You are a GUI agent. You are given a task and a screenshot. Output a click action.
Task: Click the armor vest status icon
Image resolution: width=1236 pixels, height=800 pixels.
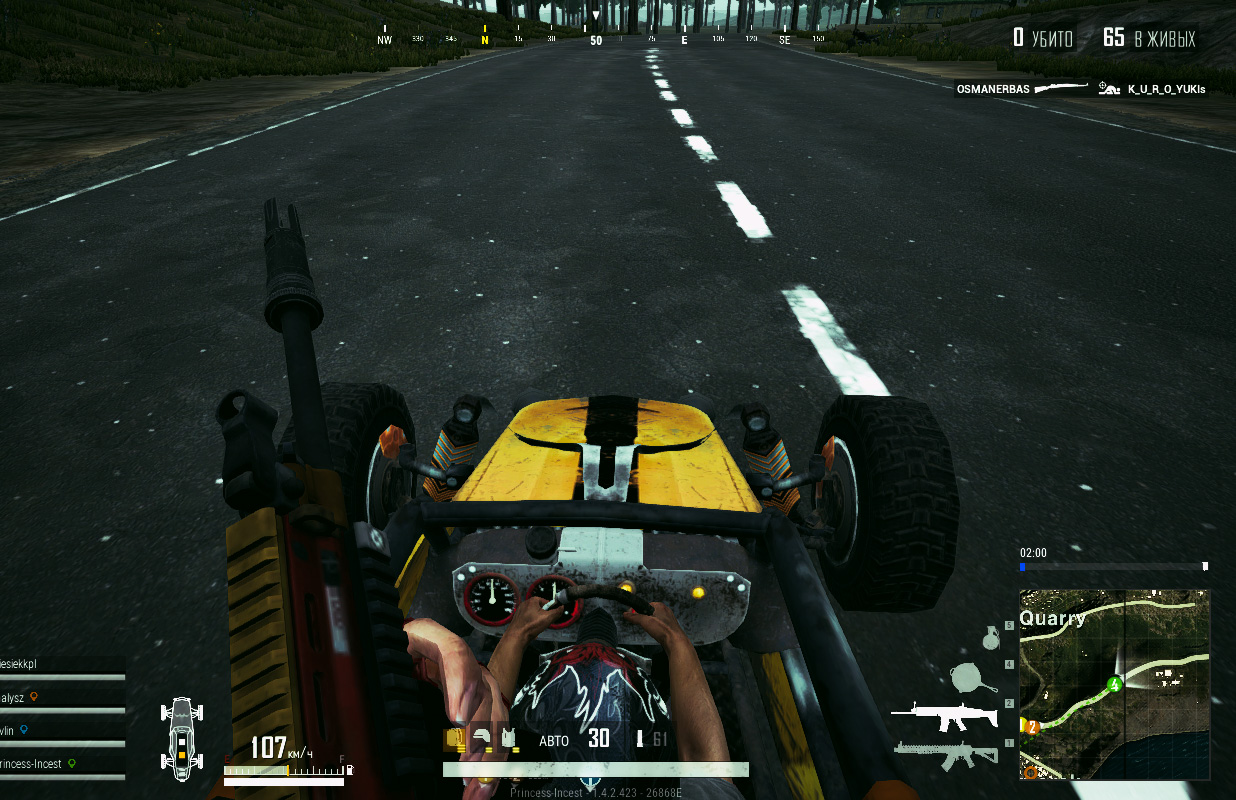510,739
